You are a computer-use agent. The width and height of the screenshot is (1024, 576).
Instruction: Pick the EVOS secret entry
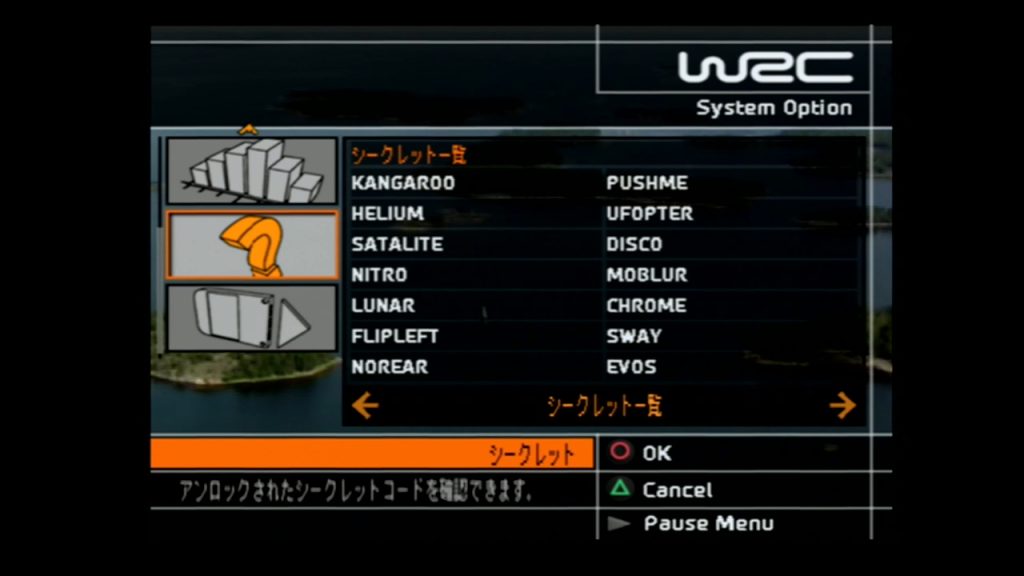[x=632, y=367]
